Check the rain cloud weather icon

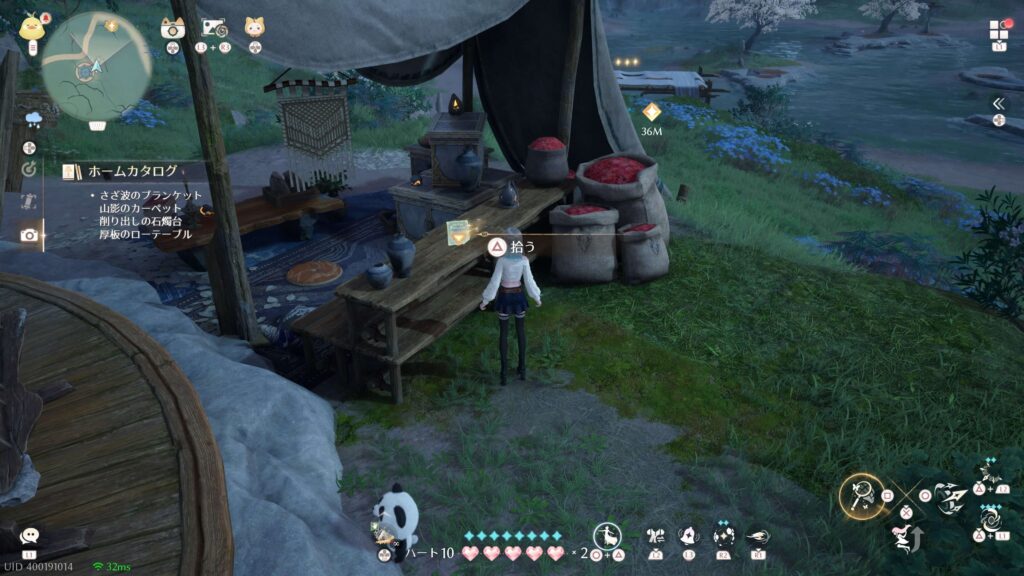pyautogui.click(x=34, y=120)
